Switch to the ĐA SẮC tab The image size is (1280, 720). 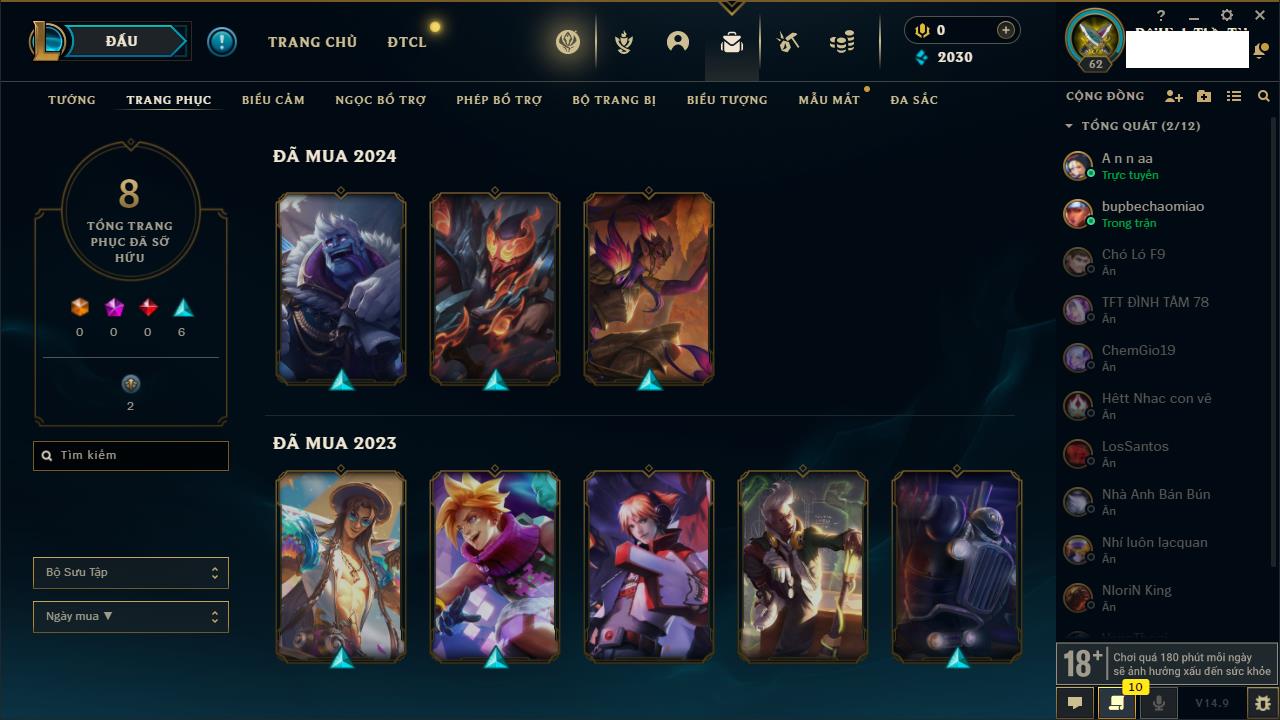[x=914, y=100]
